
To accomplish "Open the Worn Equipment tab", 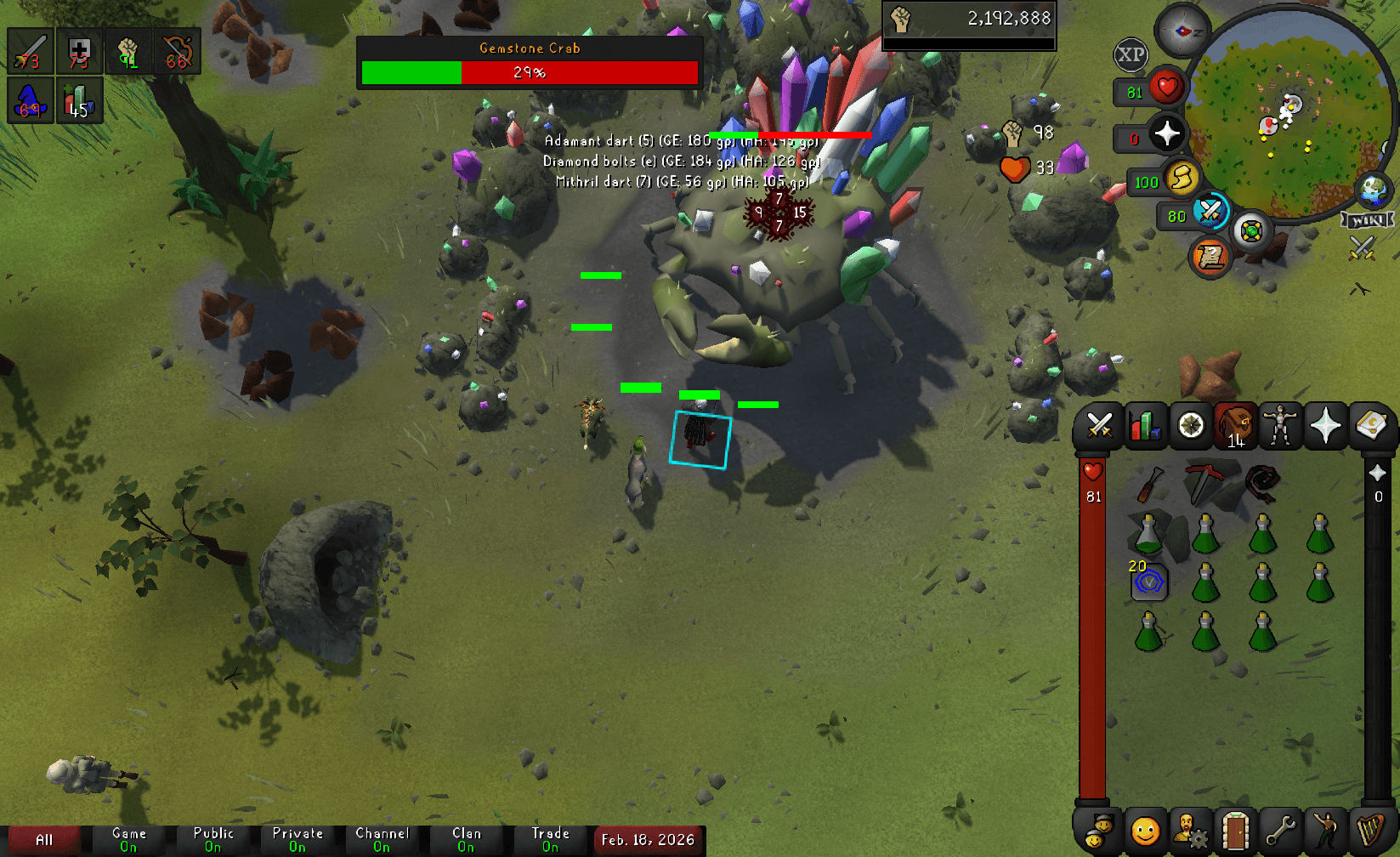I will pyautogui.click(x=1280, y=425).
